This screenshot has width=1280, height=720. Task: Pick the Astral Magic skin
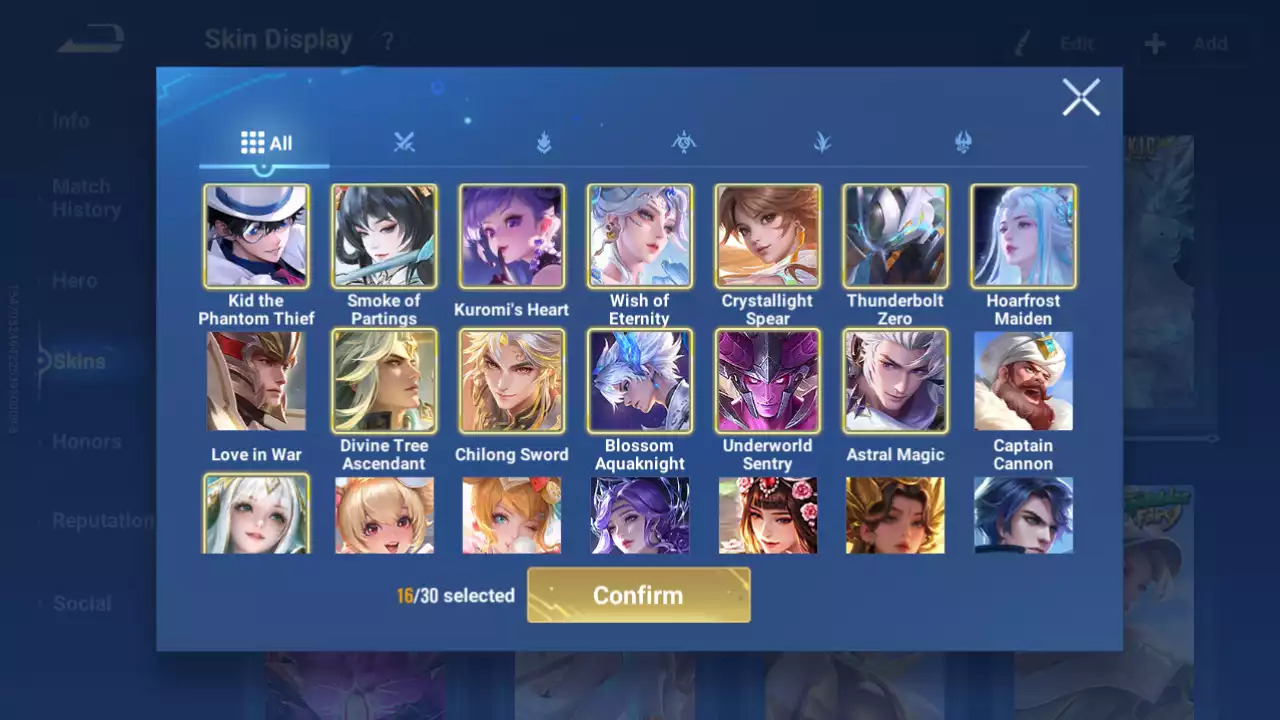[895, 381]
